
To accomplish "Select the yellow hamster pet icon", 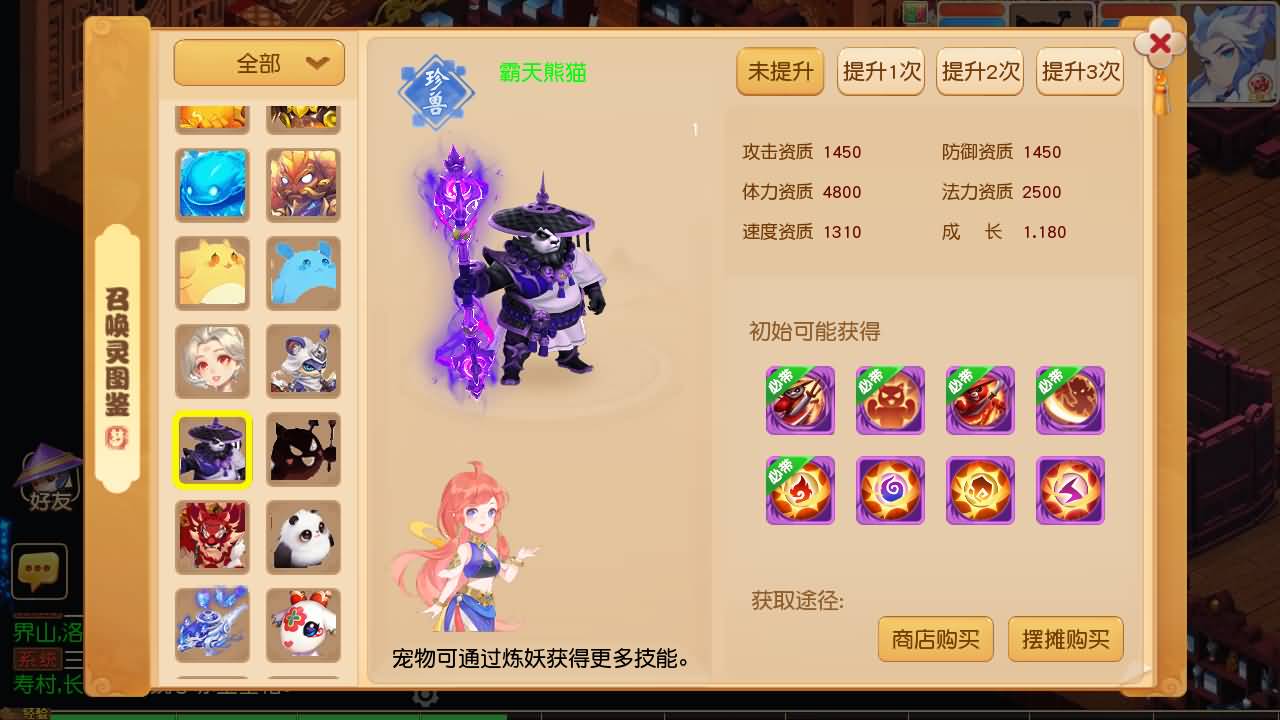I will pyautogui.click(x=212, y=273).
